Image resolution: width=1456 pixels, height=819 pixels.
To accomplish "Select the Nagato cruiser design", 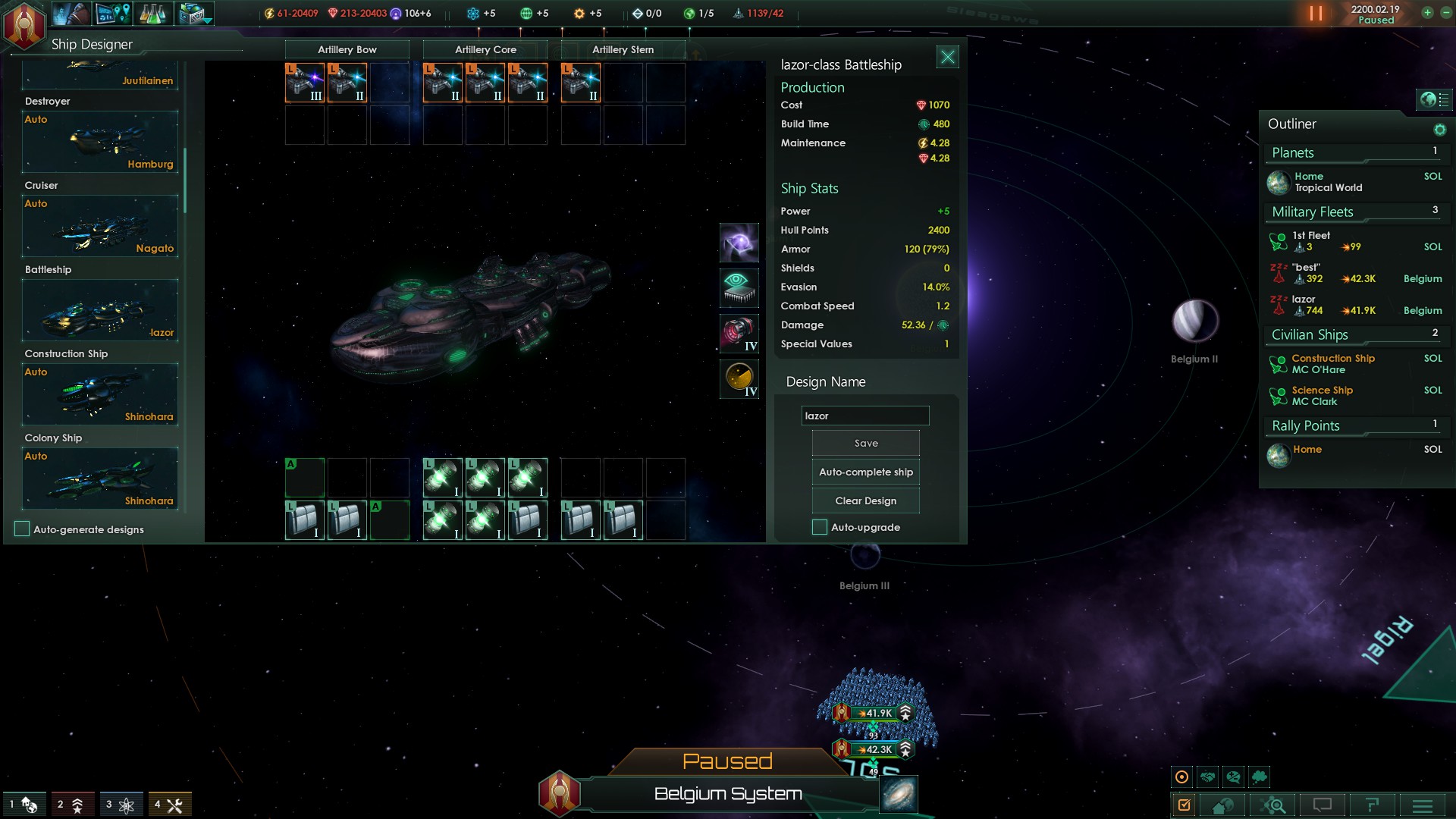I will 100,226.
